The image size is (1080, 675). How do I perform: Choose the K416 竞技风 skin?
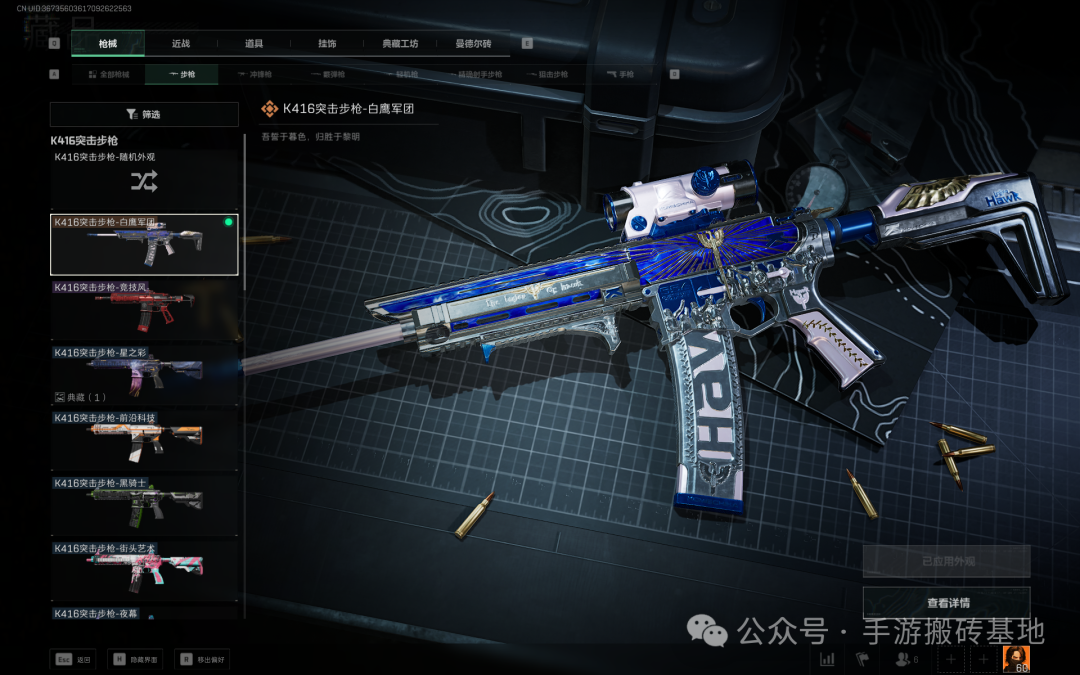[x=144, y=309]
